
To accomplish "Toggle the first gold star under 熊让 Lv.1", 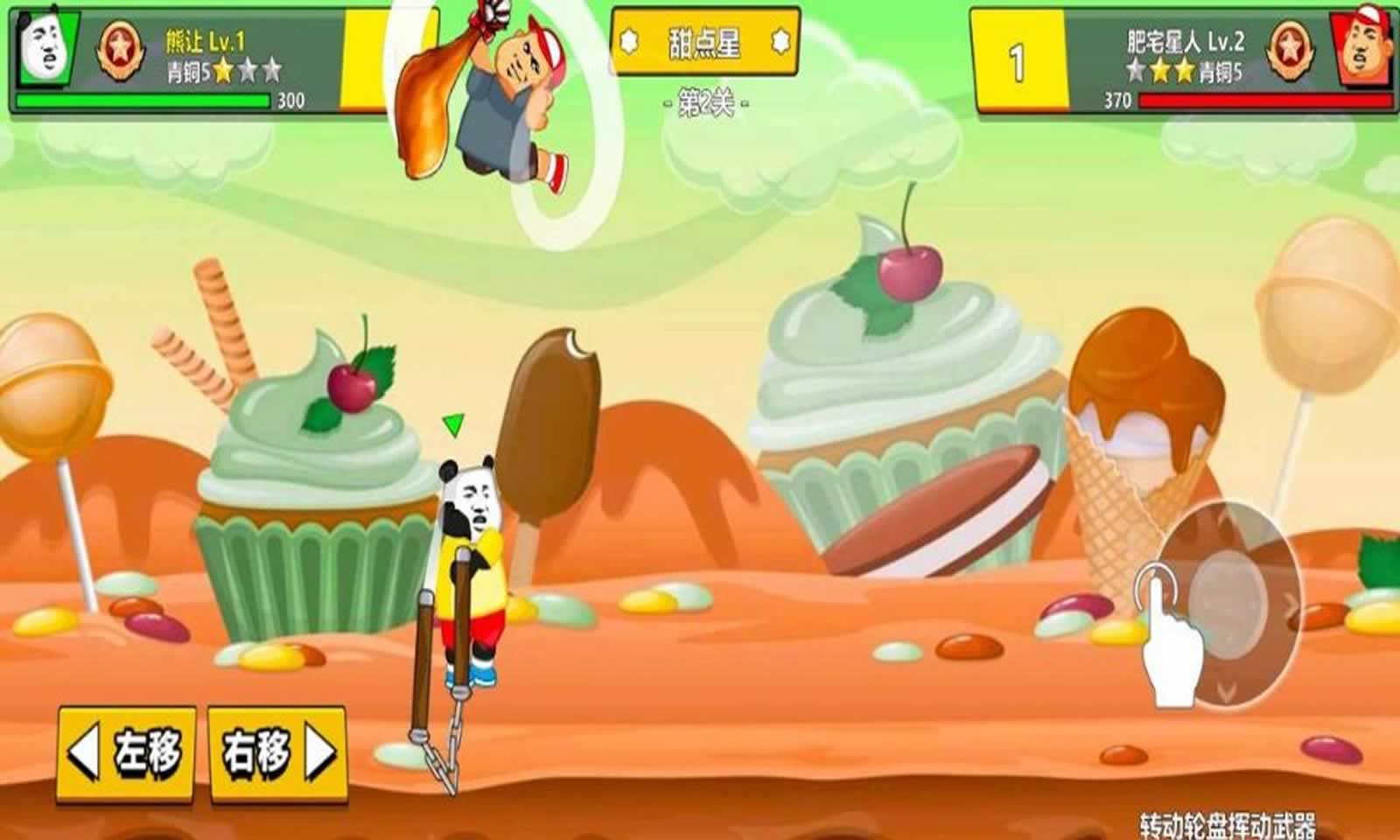I will coord(223,68).
